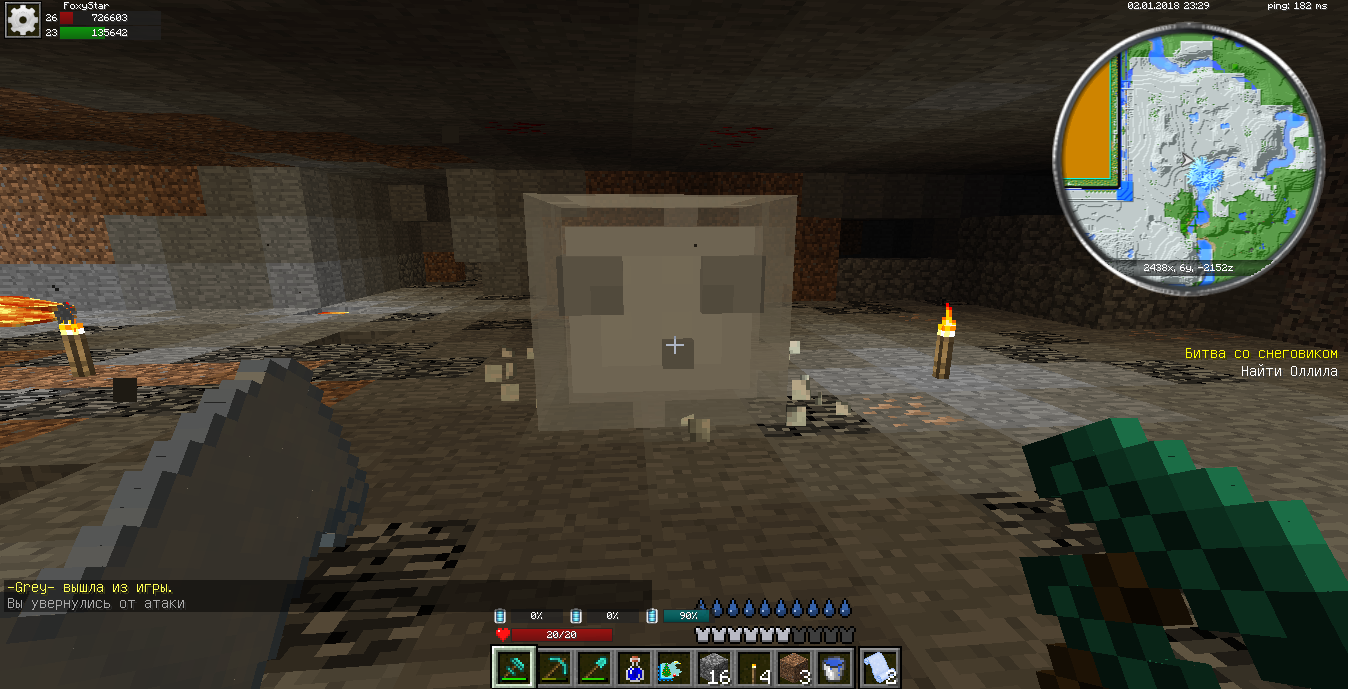
Task: Open the gear settings icon
Action: (x=22, y=20)
